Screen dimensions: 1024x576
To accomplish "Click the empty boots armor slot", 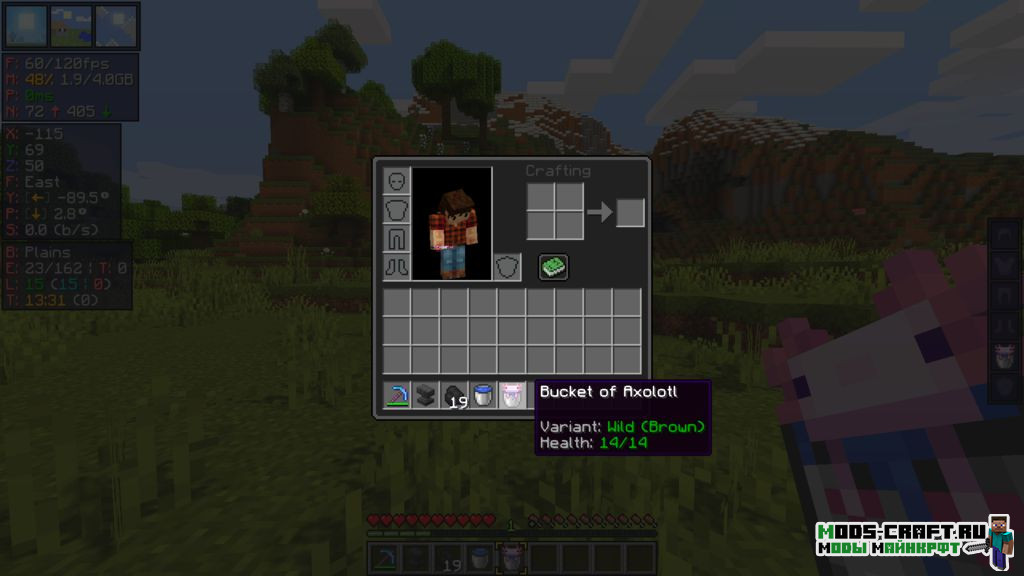I will pos(397,267).
